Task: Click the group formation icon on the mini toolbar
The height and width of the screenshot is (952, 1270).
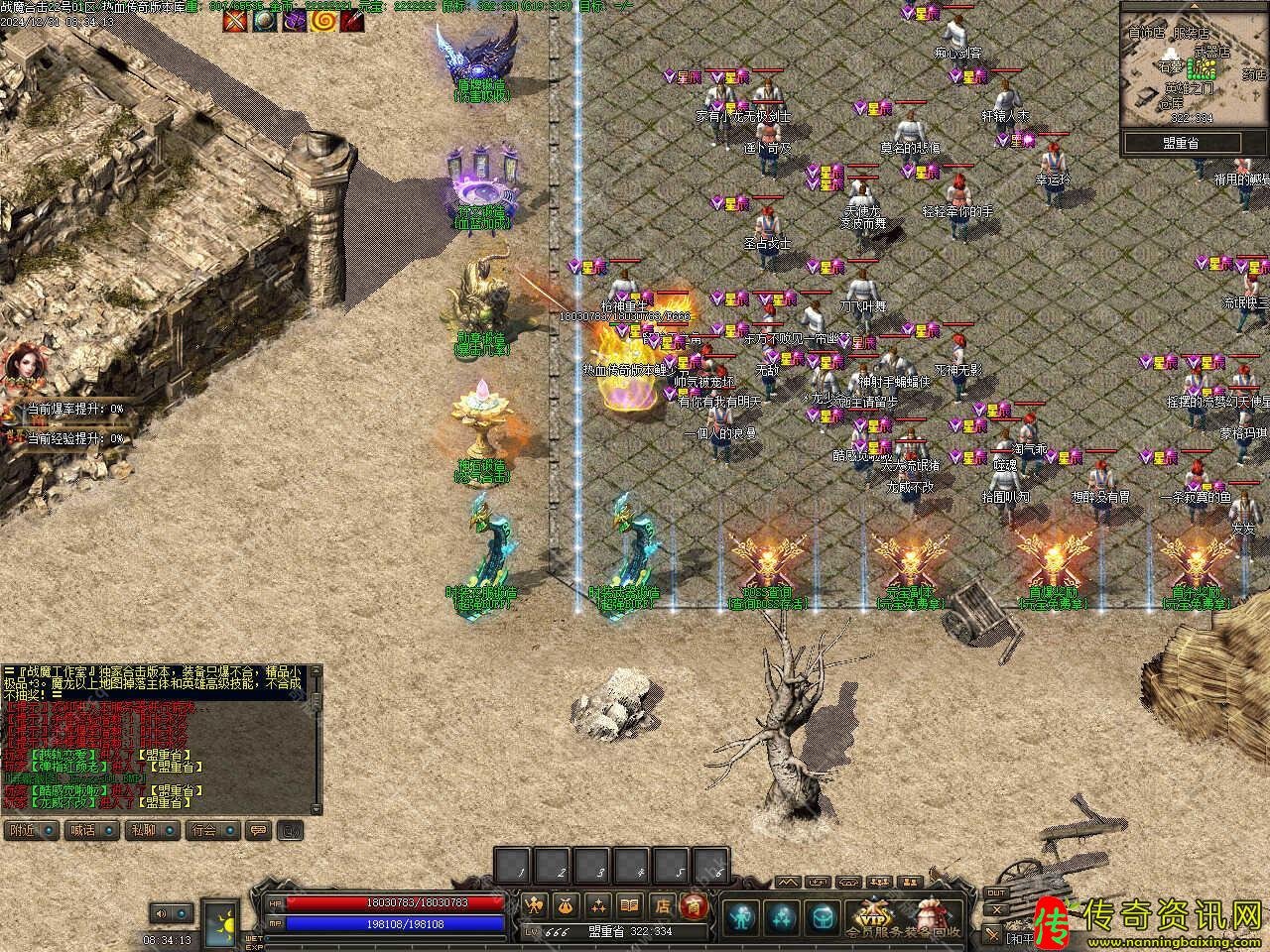Action: 878,883
